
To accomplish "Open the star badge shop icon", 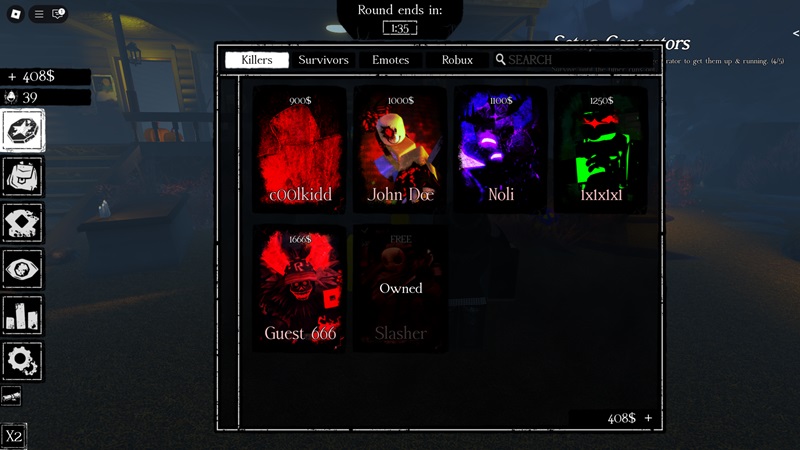I will pos(23,130).
